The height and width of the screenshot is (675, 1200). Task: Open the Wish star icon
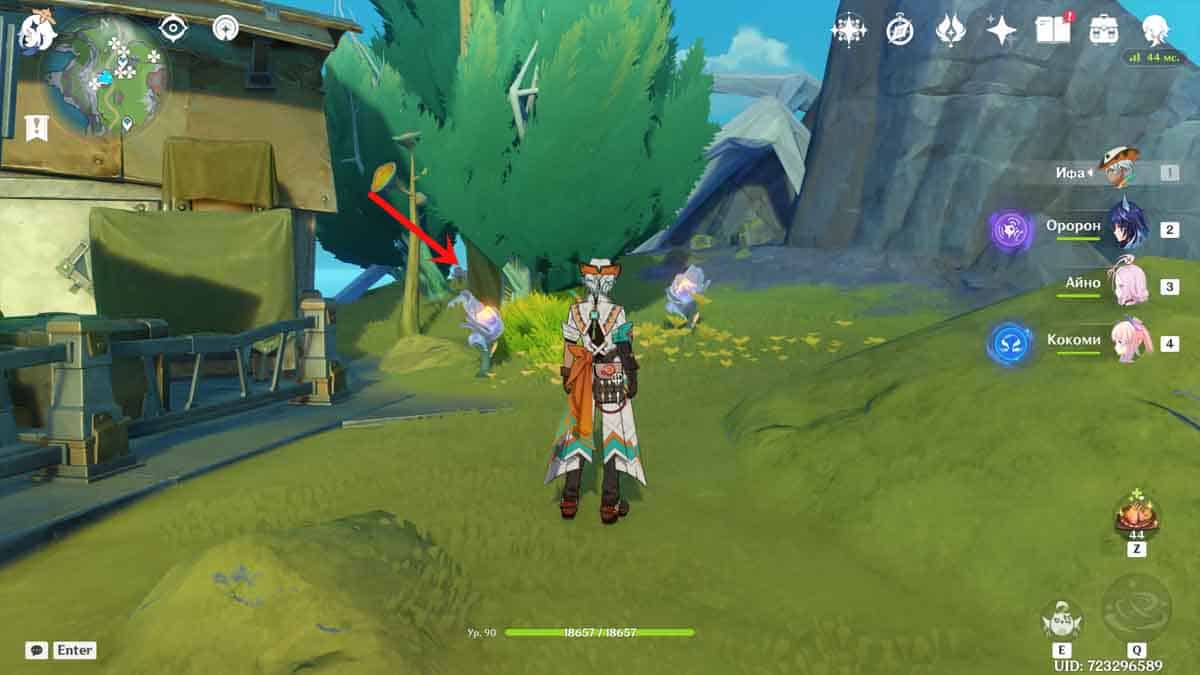(x=1001, y=30)
